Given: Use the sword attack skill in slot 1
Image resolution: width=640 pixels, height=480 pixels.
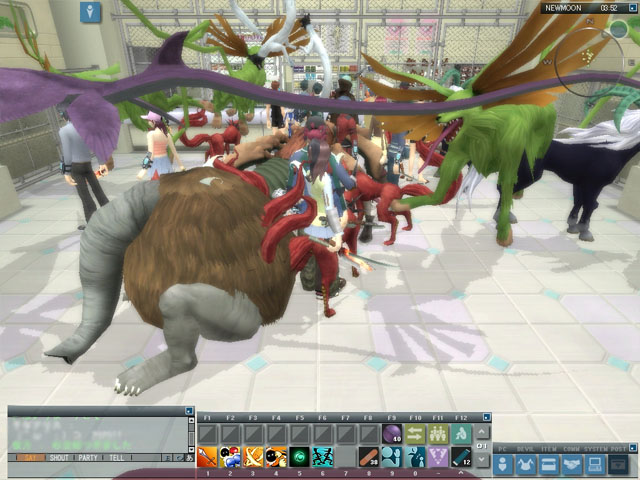Looking at the screenshot, I should point(207,457).
